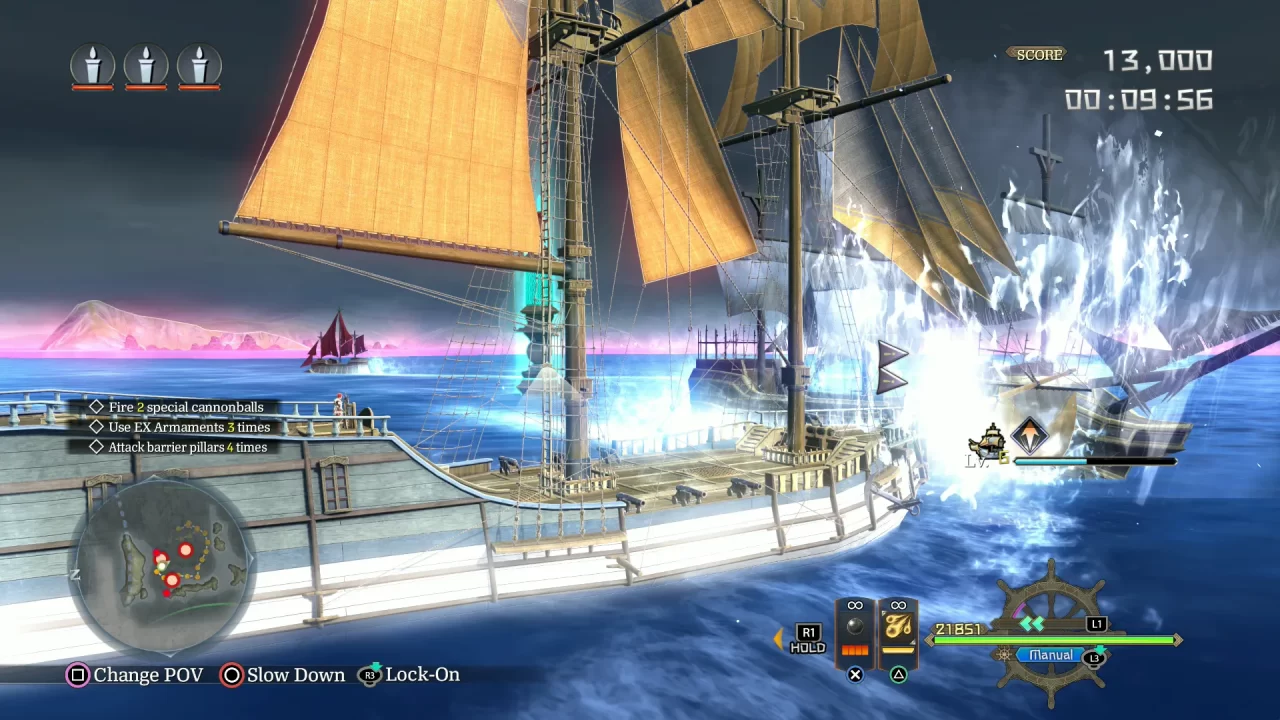Activate the golden fireball EX armament
Viewport: 1280px width, 720px height.
[x=898, y=630]
